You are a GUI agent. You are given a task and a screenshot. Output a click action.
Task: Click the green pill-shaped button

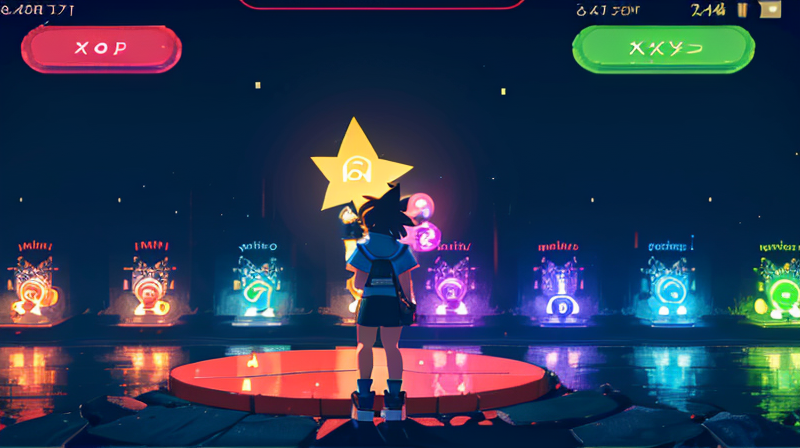coord(663,49)
